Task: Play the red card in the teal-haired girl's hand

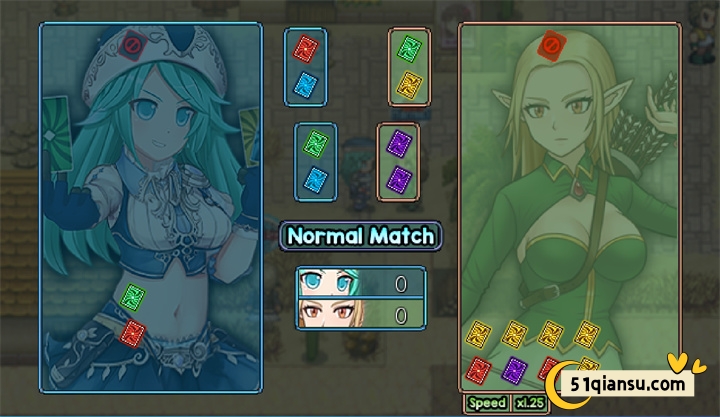Action: tap(131, 334)
